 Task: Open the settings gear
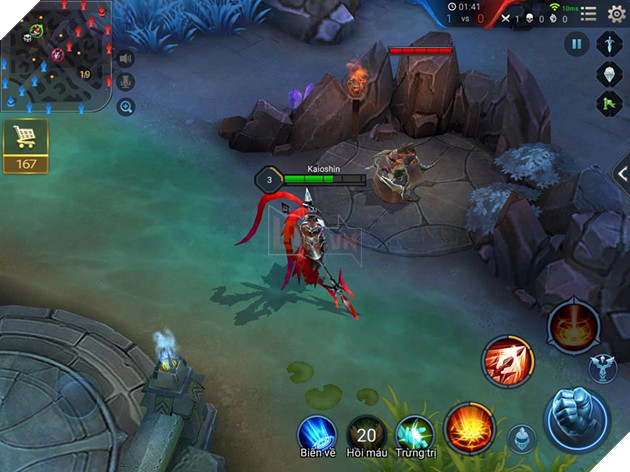[616, 13]
